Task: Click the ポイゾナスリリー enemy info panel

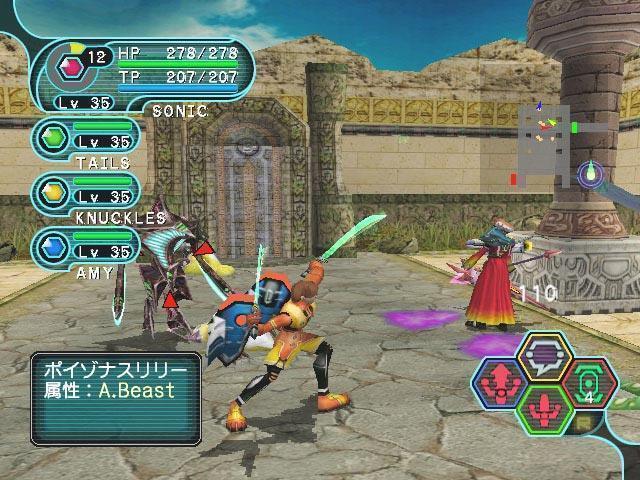Action: click(x=115, y=398)
